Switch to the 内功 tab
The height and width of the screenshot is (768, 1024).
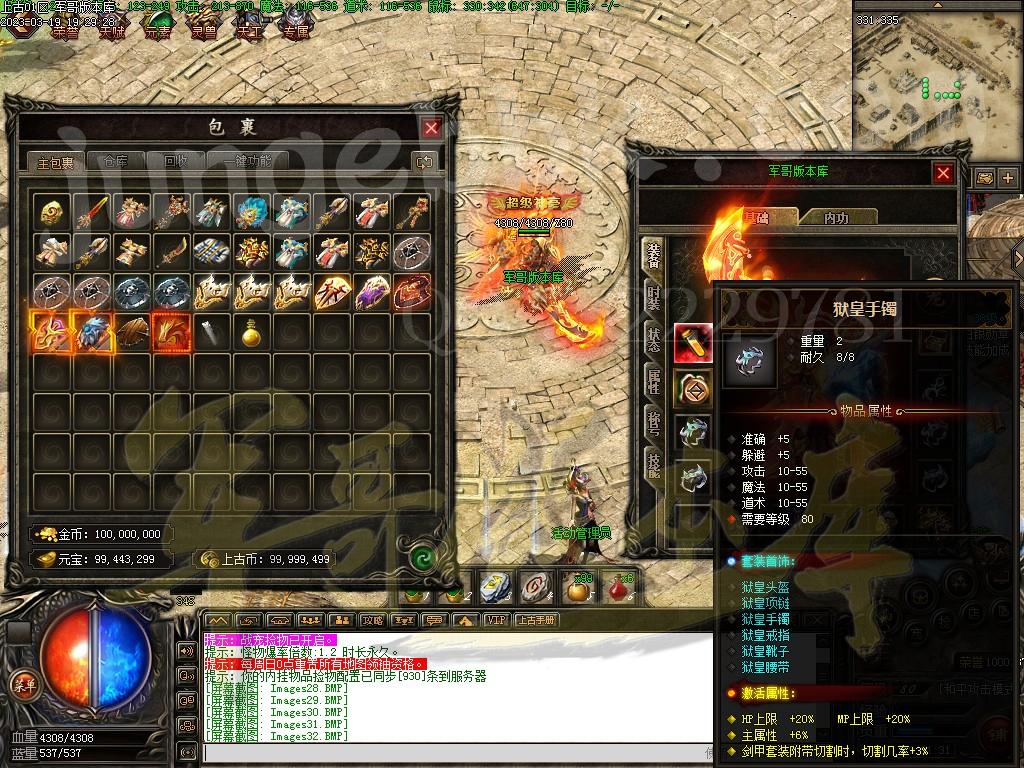(836, 217)
